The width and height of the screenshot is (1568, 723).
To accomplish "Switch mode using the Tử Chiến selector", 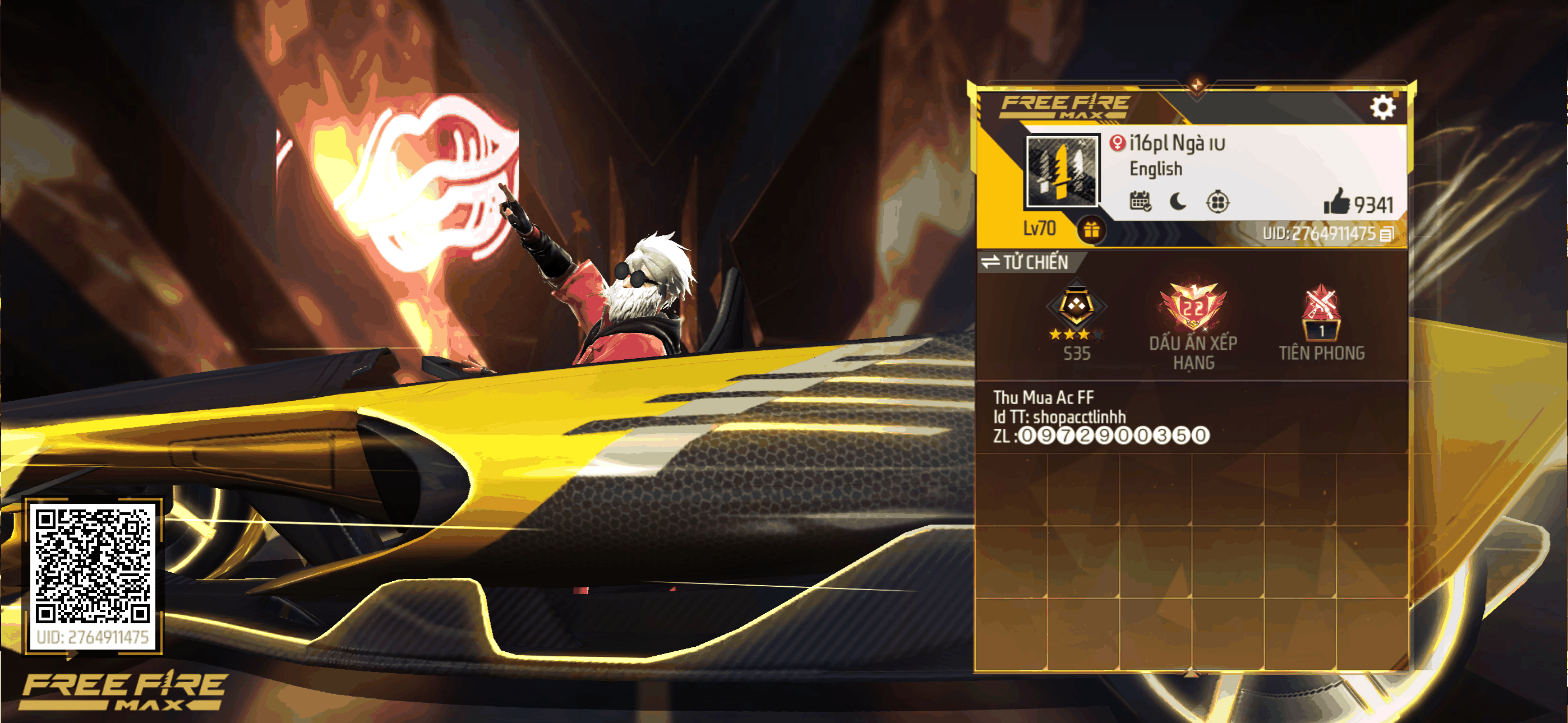I will coord(1025,262).
